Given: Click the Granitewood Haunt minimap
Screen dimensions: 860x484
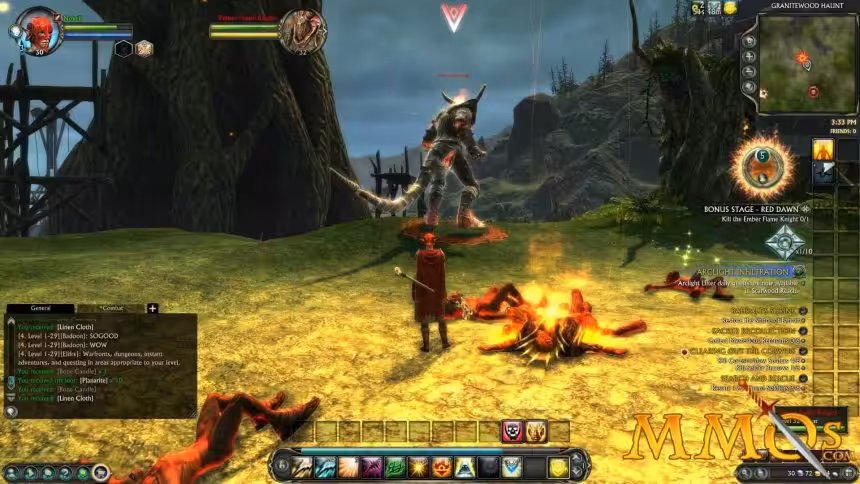Looking at the screenshot, I should pos(805,62).
